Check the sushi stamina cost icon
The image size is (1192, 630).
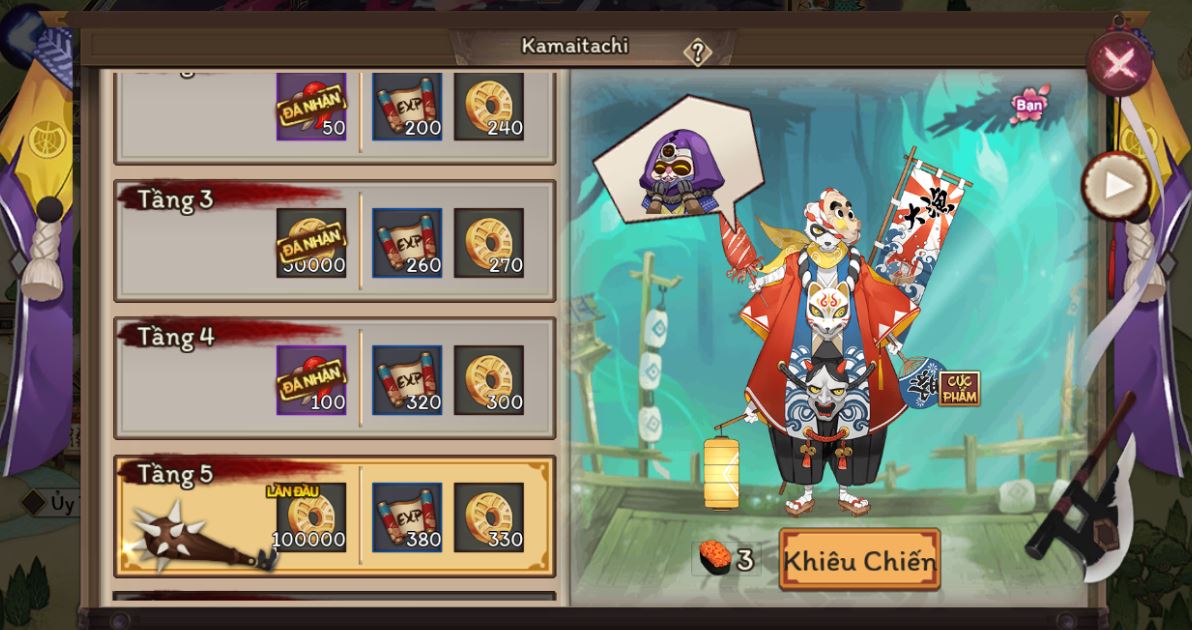[714, 559]
